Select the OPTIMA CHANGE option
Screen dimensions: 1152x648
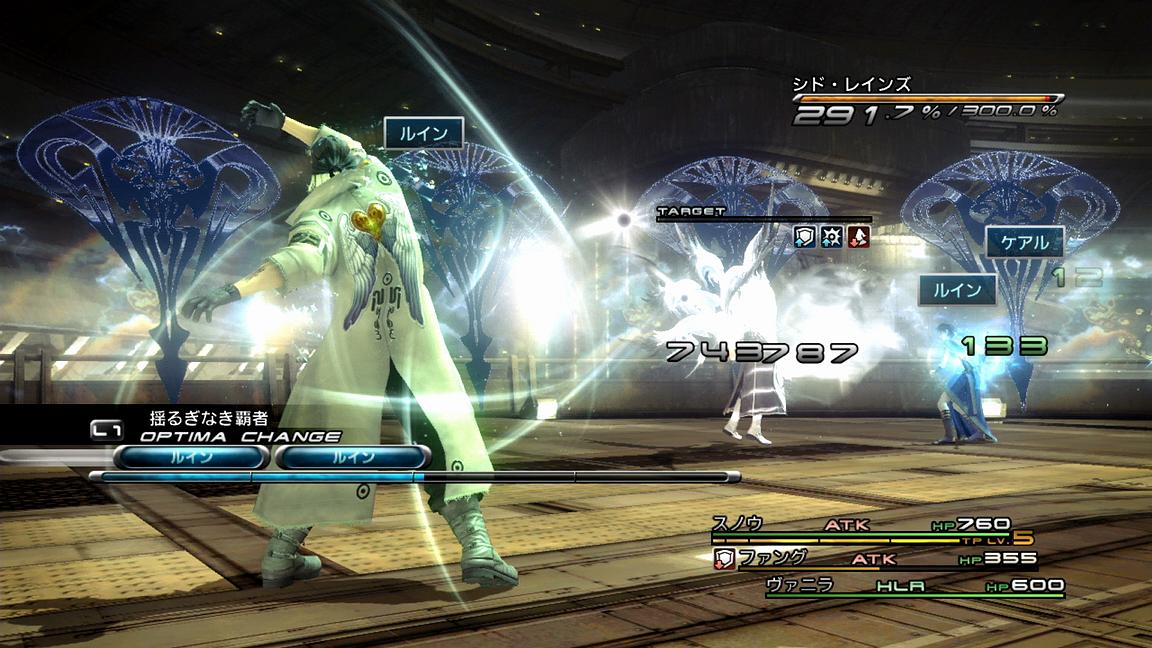240,437
